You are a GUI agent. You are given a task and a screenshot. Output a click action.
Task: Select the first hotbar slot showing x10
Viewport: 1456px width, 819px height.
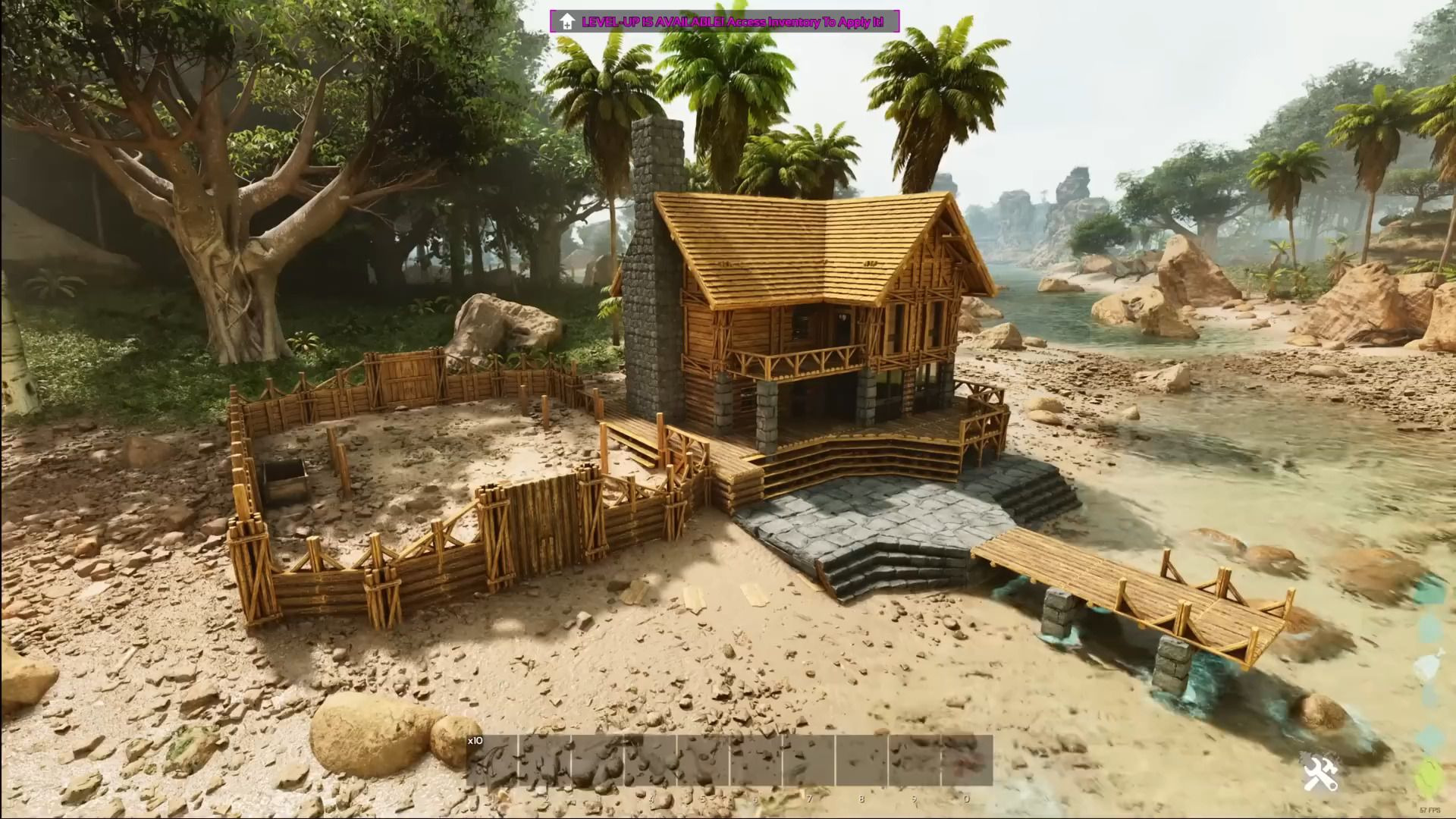(491, 760)
